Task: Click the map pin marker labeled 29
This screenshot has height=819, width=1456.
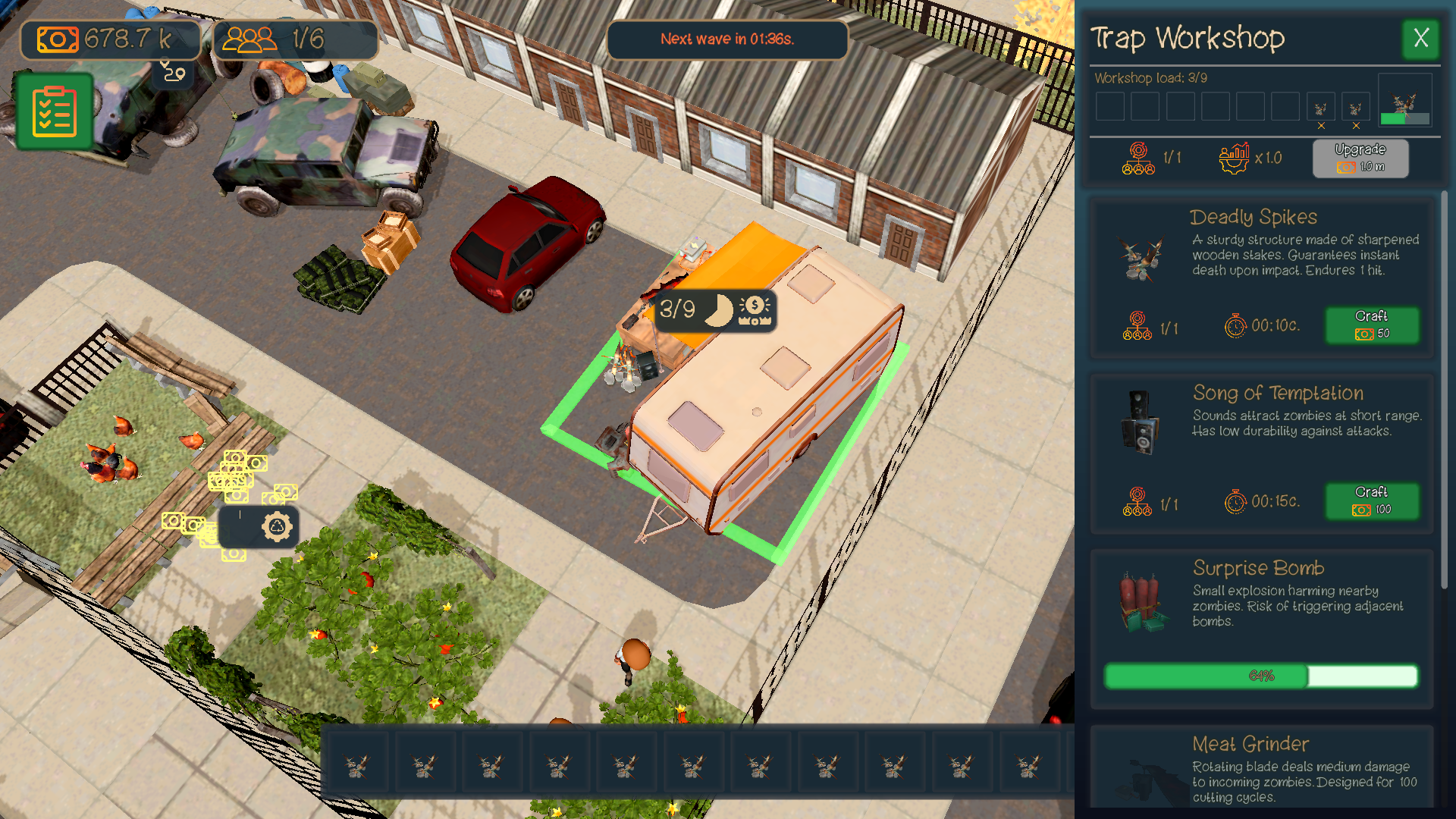Action: point(173,72)
